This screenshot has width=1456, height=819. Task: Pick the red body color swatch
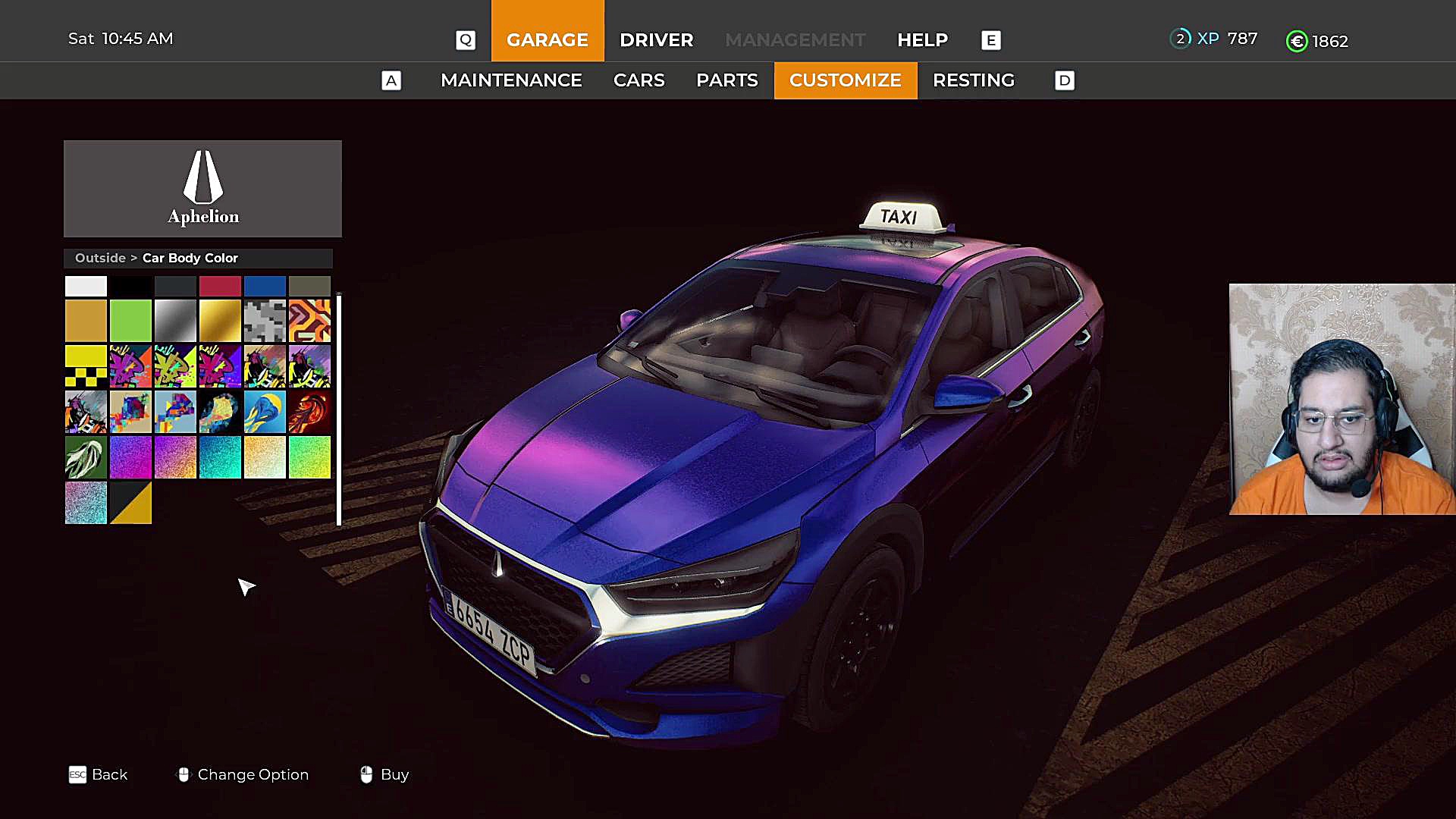[x=220, y=286]
